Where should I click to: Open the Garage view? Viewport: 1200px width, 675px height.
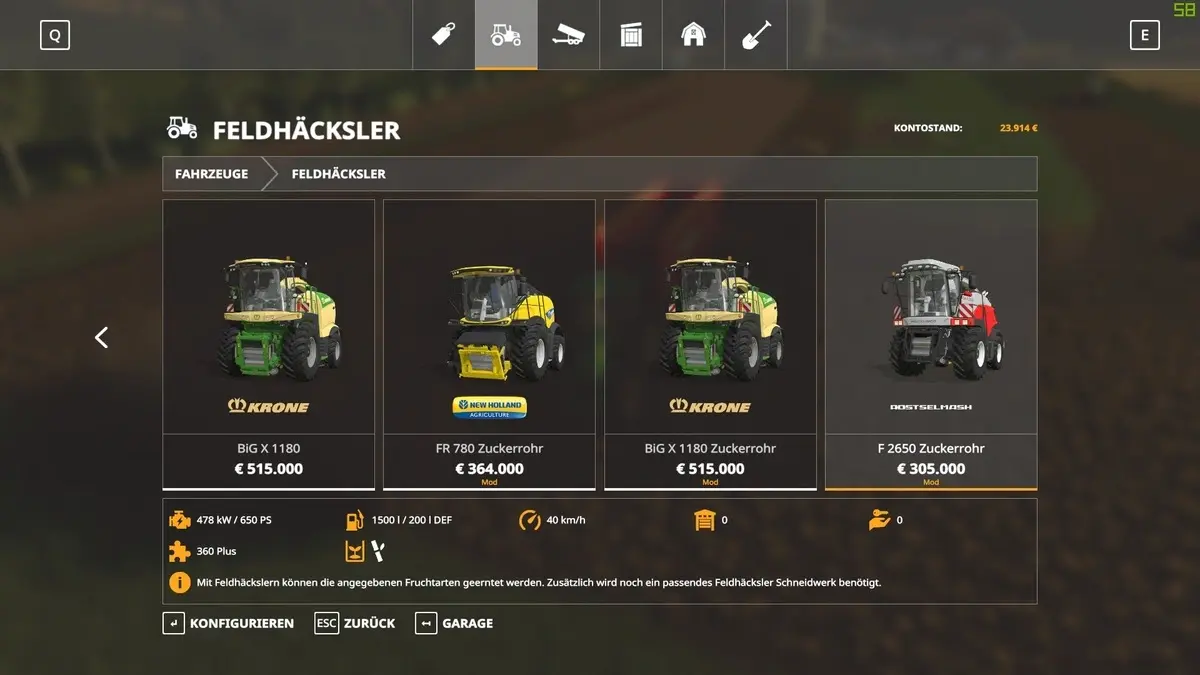point(455,623)
